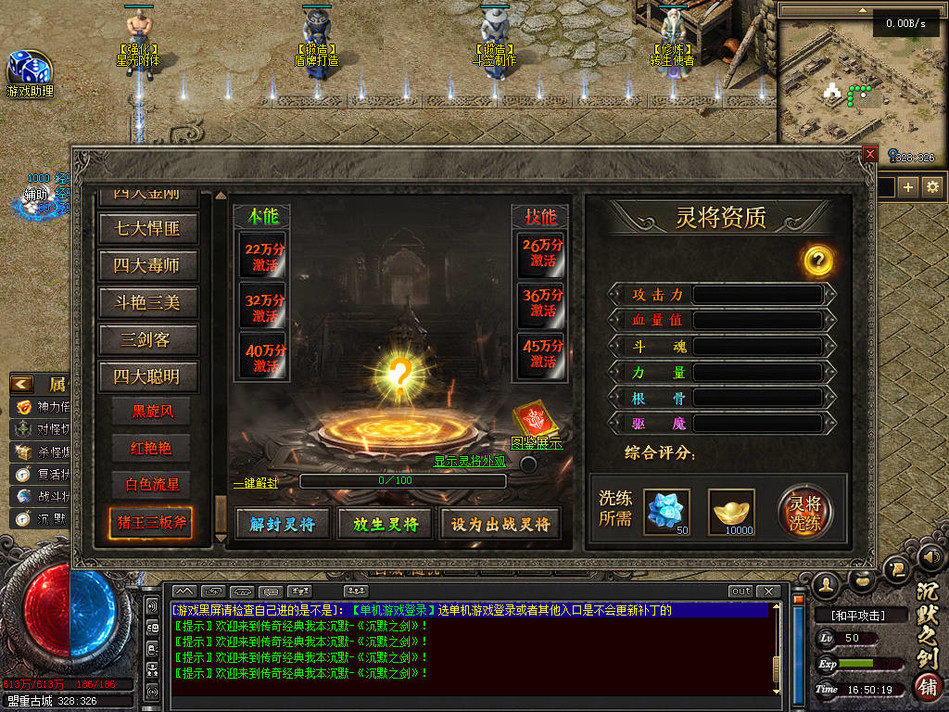Click the 解封灵将 unseal button
Viewport: 949px width, 712px height.
(282, 523)
